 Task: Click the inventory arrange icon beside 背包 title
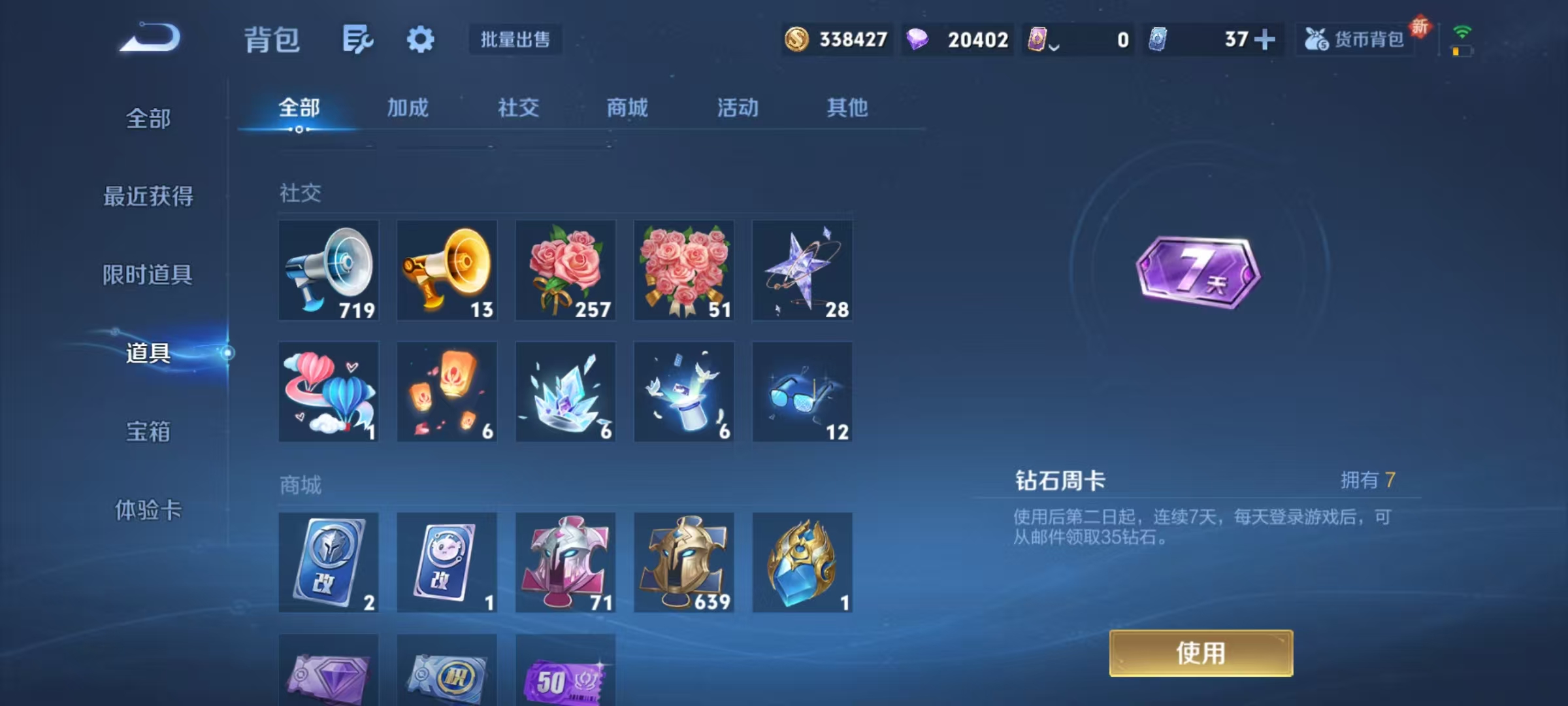coord(358,38)
